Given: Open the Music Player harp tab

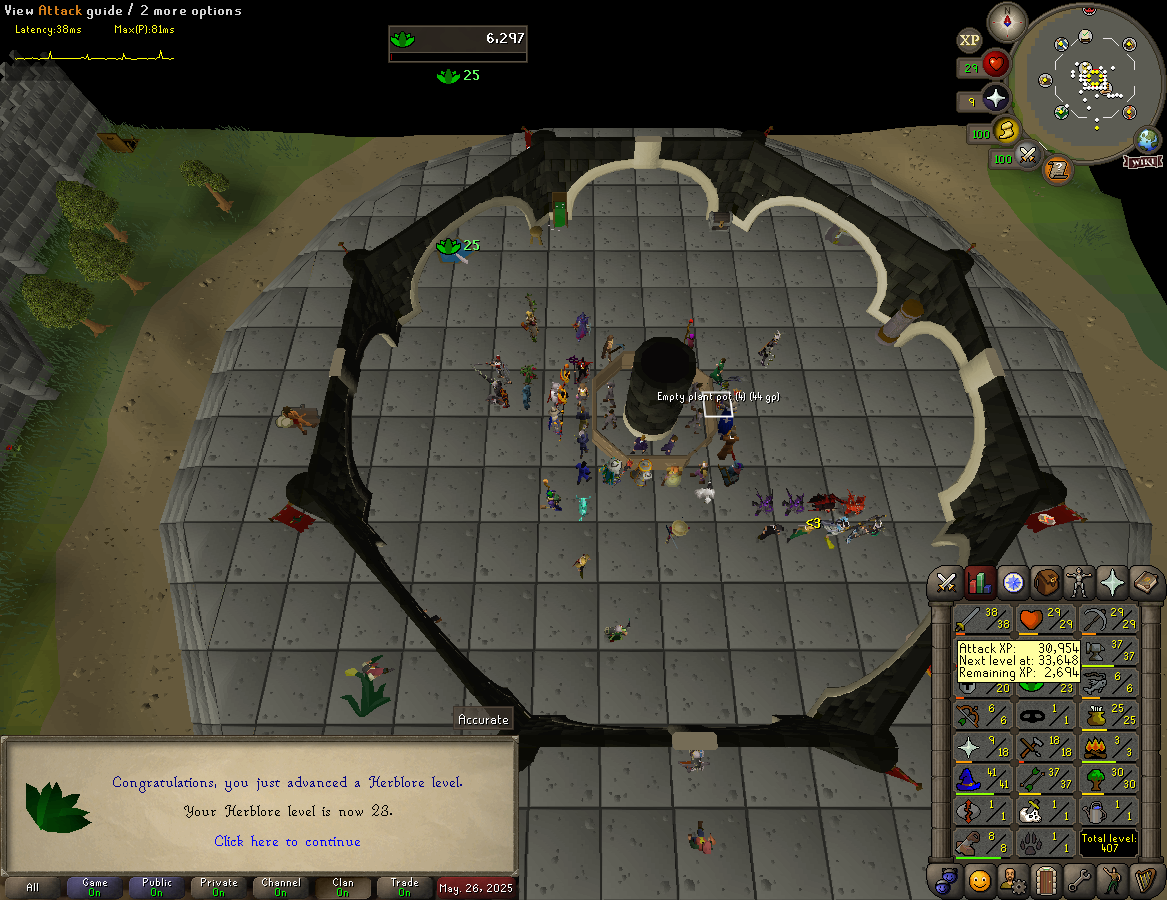Looking at the screenshot, I should 1145,880.
